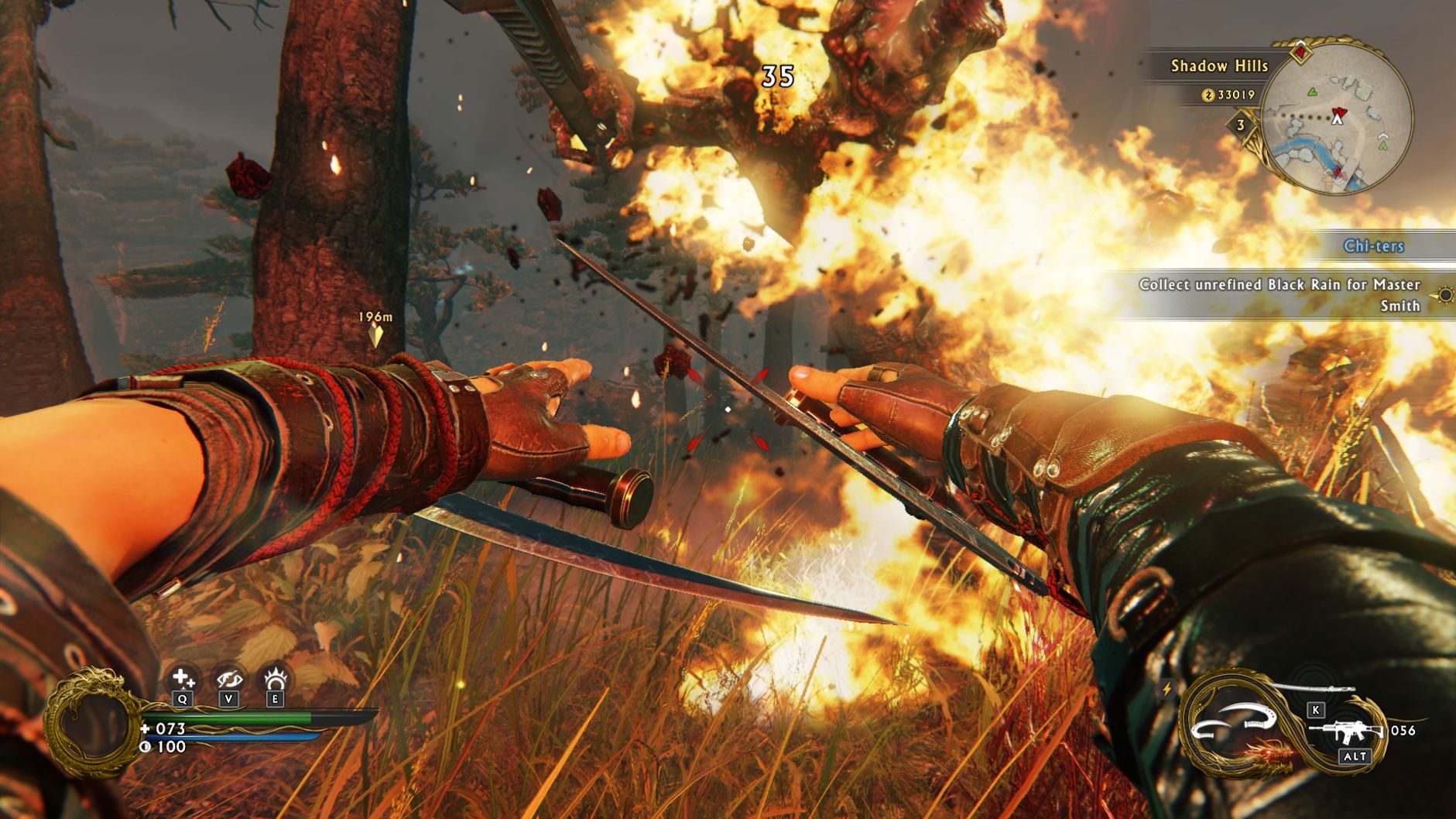Viewport: 1456px width, 819px height.
Task: Choose the katana sword weapon icon
Action: coord(1314,688)
